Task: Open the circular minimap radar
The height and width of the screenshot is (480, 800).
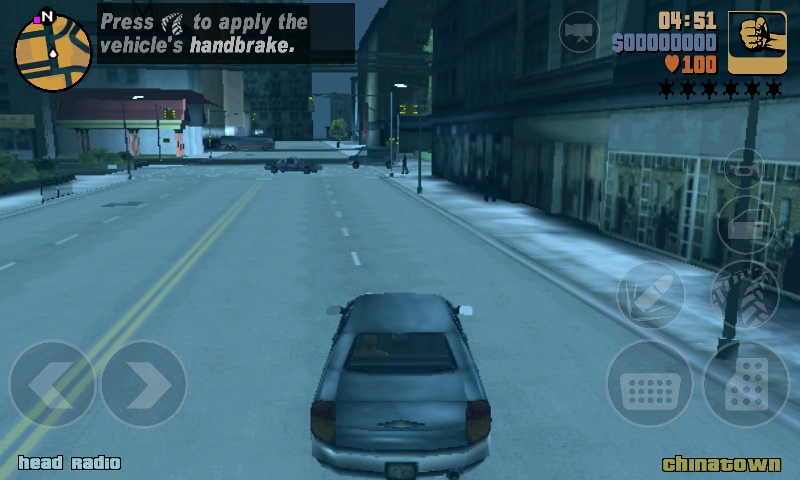Action: (53, 52)
